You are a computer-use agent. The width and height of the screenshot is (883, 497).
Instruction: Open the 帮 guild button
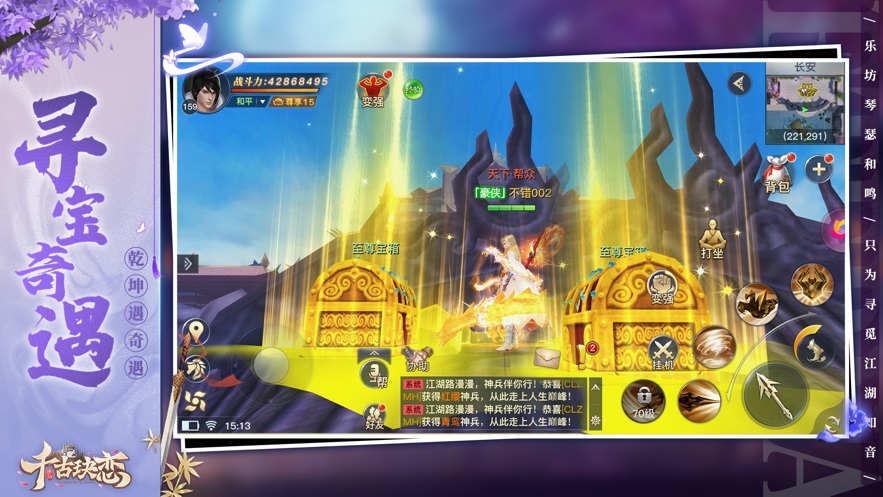[x=375, y=374]
